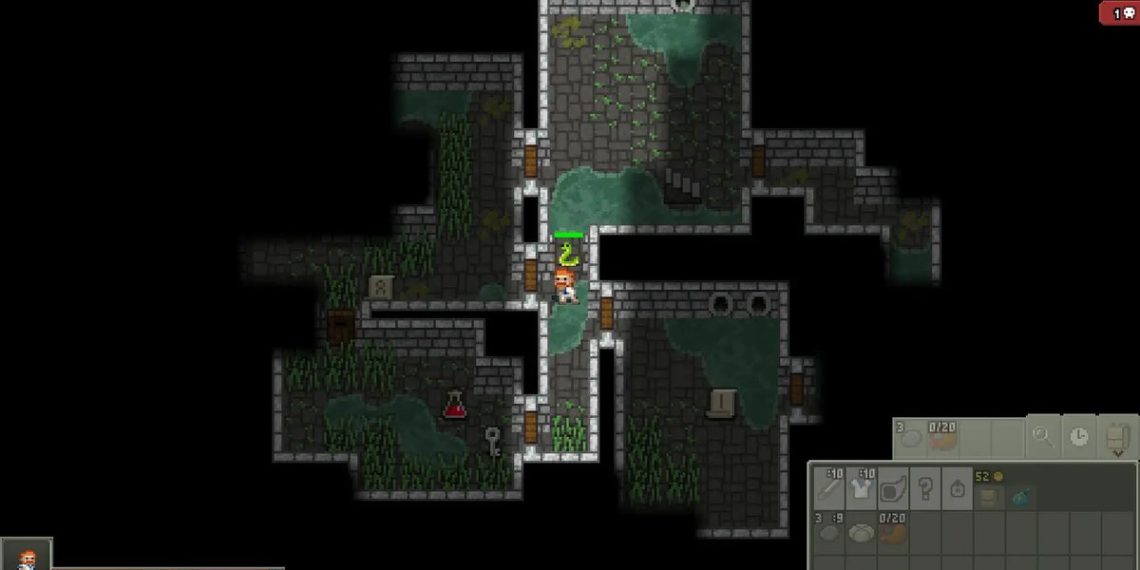The image size is (1140, 570).
Task: Select the stones stack in the backpack grid
Action: click(829, 531)
